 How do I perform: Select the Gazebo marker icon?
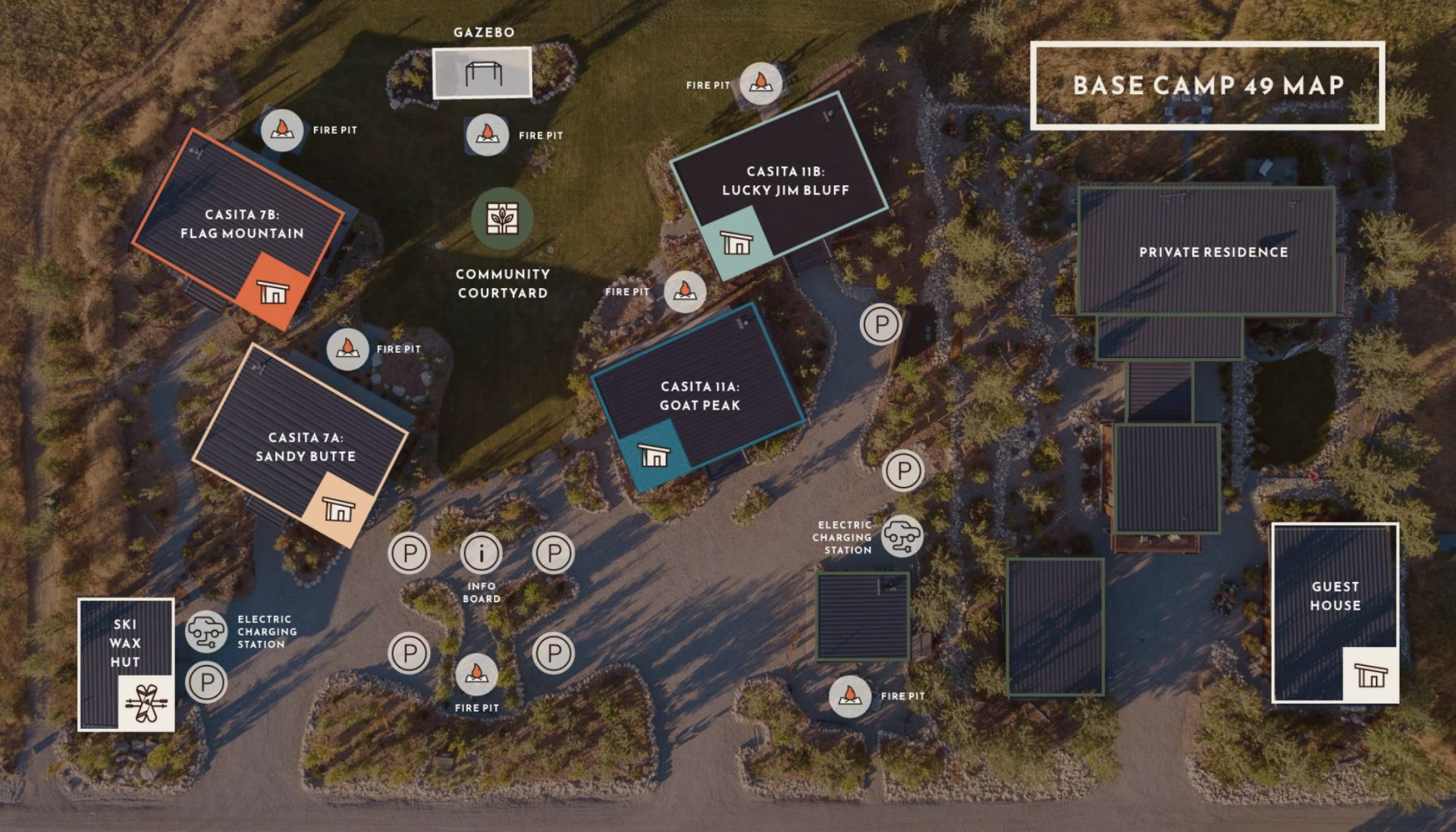(483, 74)
